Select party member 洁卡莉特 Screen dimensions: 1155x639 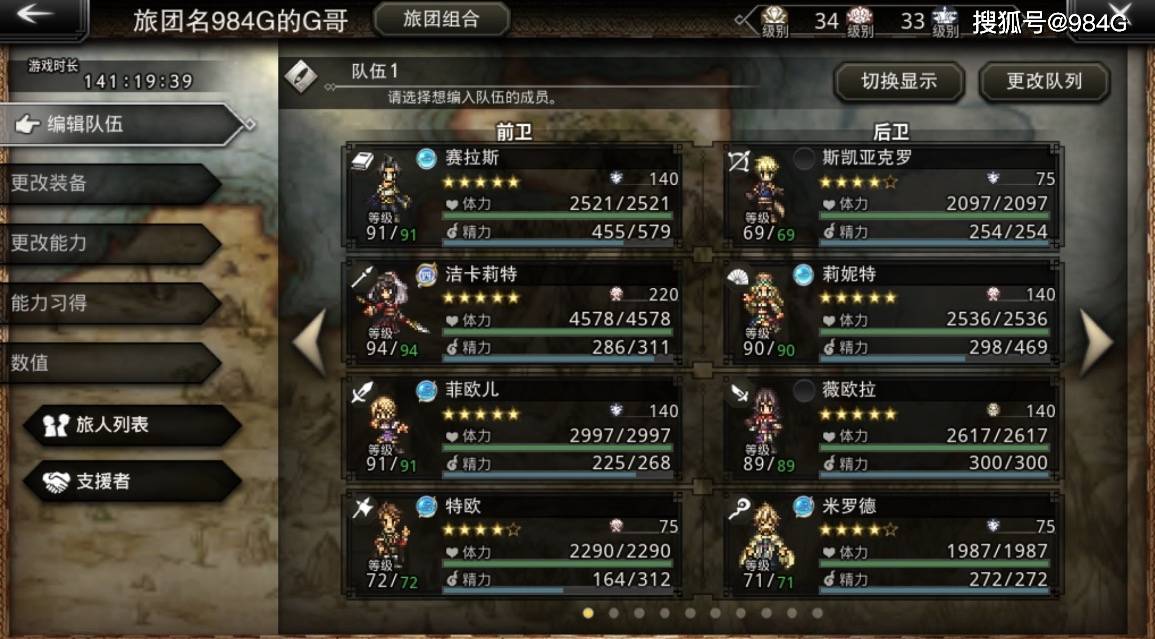[x=514, y=311]
